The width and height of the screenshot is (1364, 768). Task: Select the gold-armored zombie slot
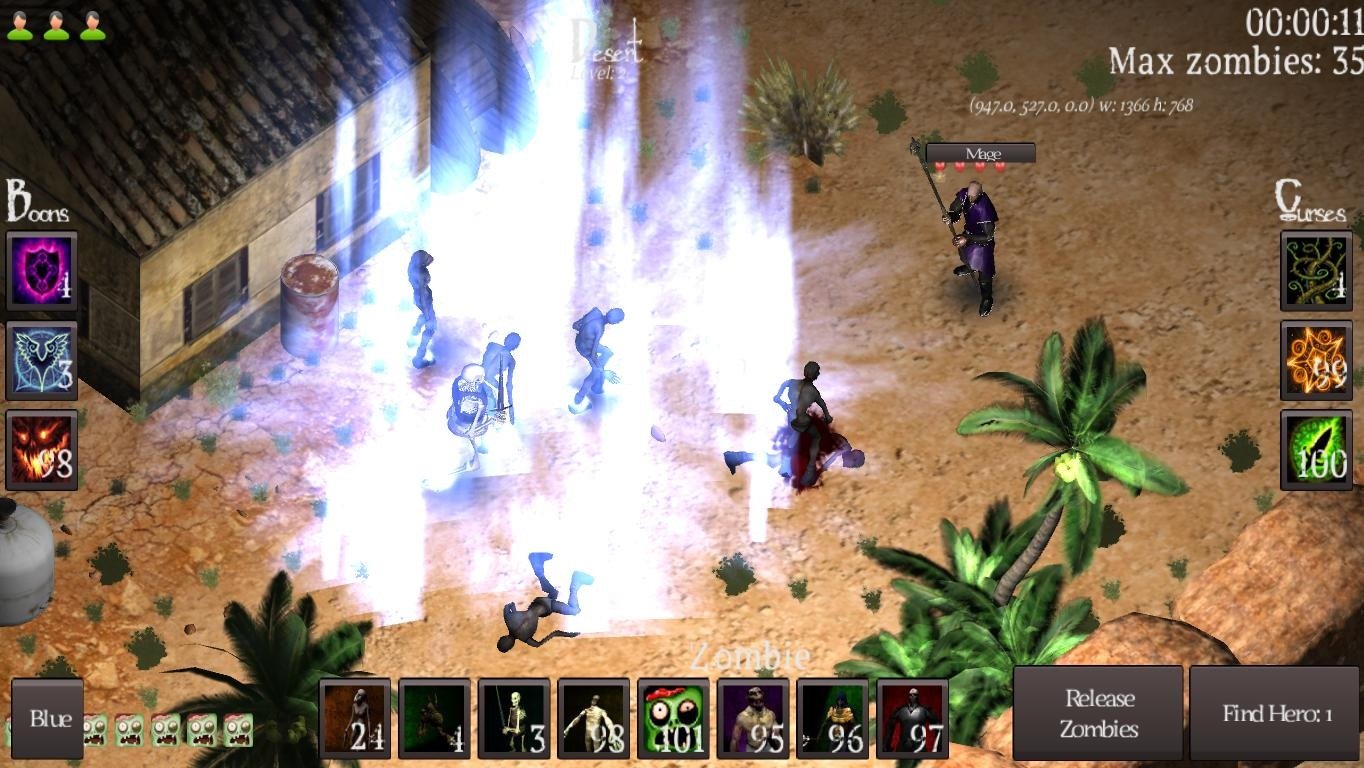[x=833, y=717]
